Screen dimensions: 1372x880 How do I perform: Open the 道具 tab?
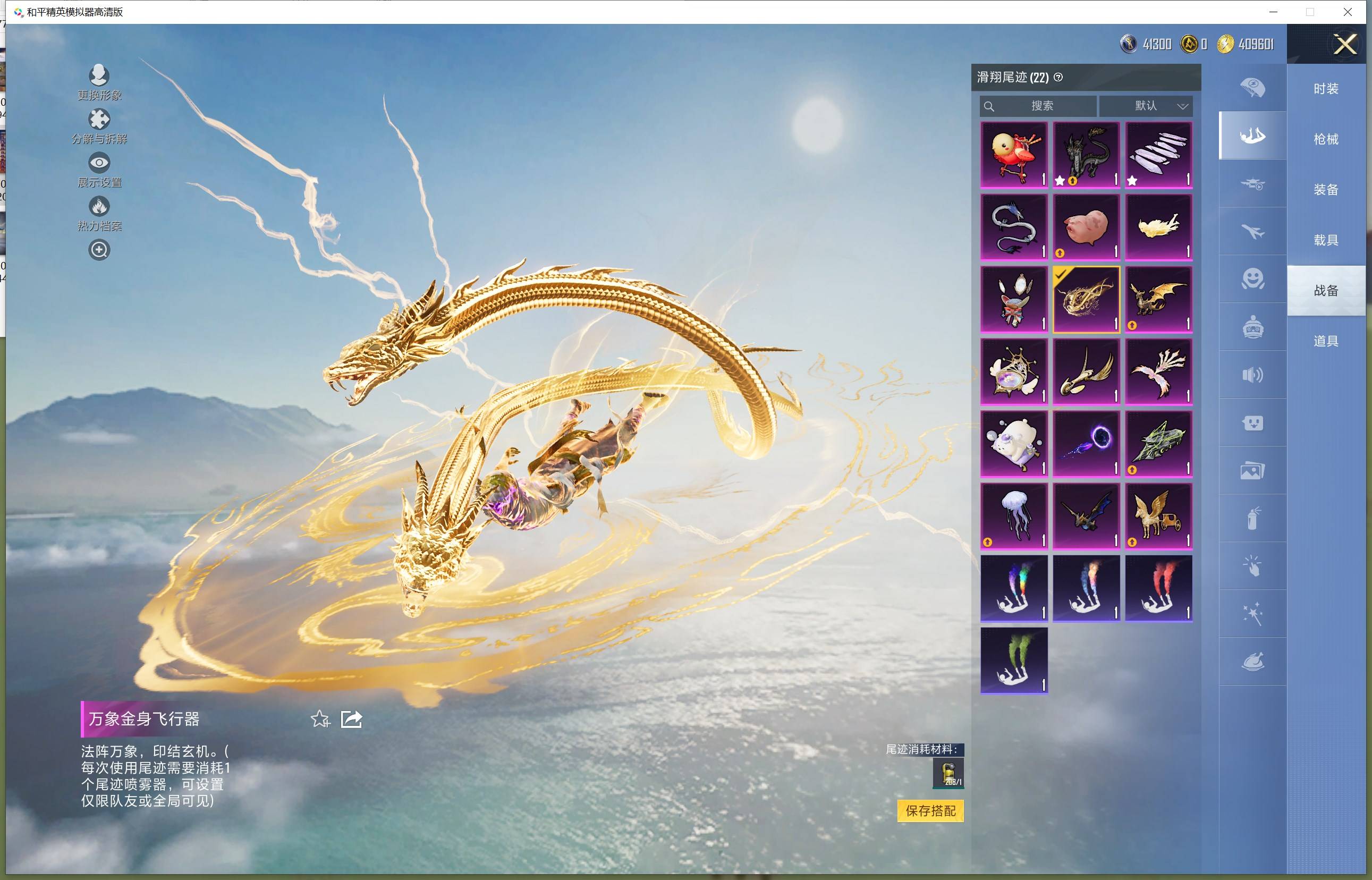tap(1326, 341)
